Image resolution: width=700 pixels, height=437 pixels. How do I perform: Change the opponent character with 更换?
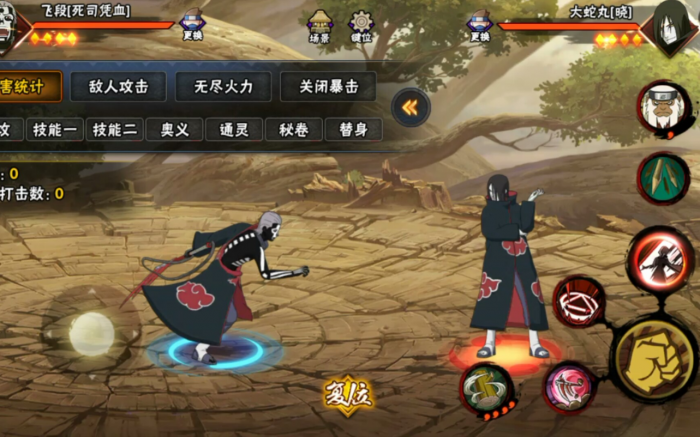click(479, 27)
